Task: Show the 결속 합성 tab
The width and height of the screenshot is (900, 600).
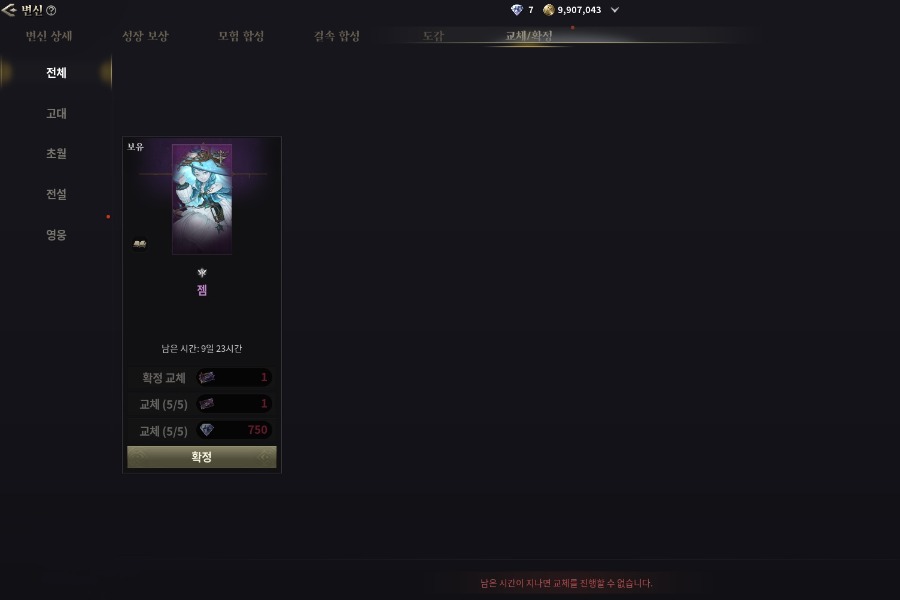Action: coord(337,36)
